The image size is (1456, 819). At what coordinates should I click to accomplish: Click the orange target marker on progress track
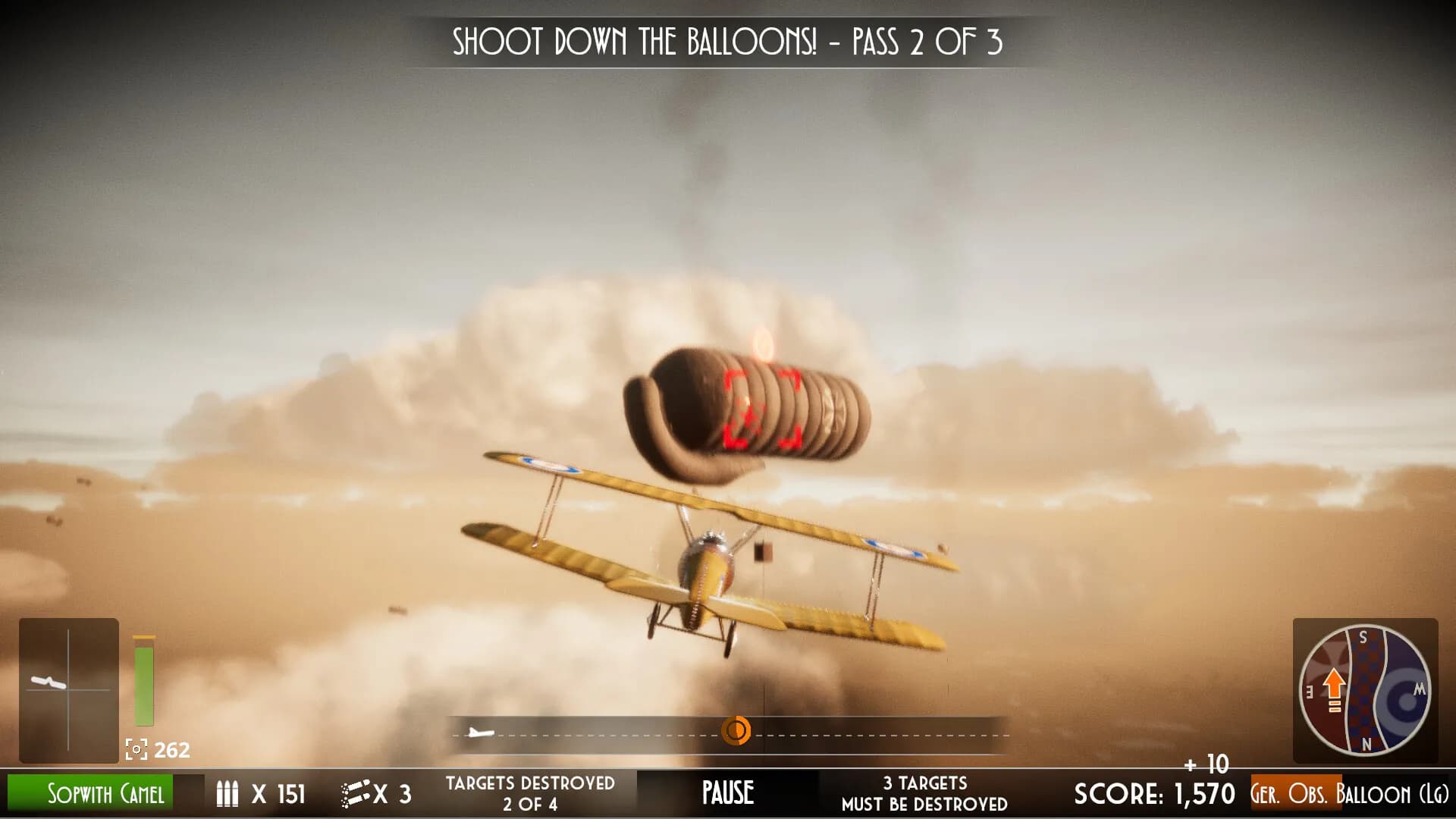pos(735,731)
